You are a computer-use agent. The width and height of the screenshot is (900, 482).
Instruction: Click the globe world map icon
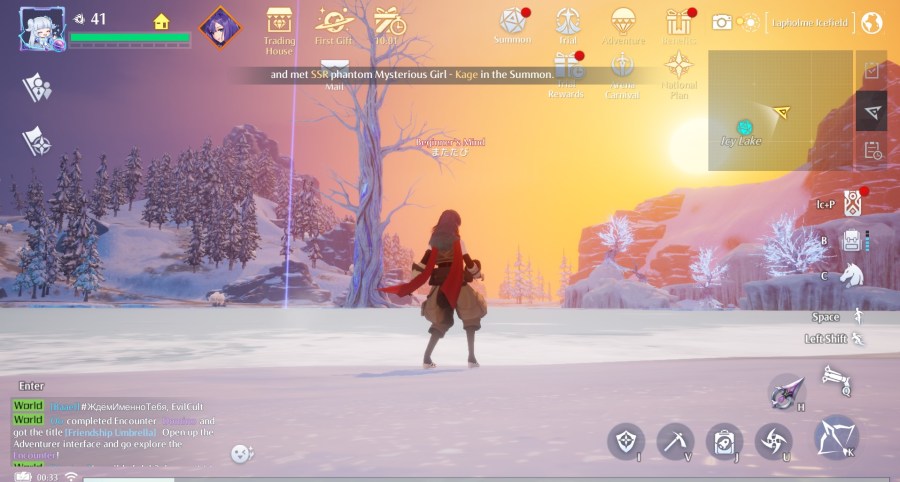[871, 22]
